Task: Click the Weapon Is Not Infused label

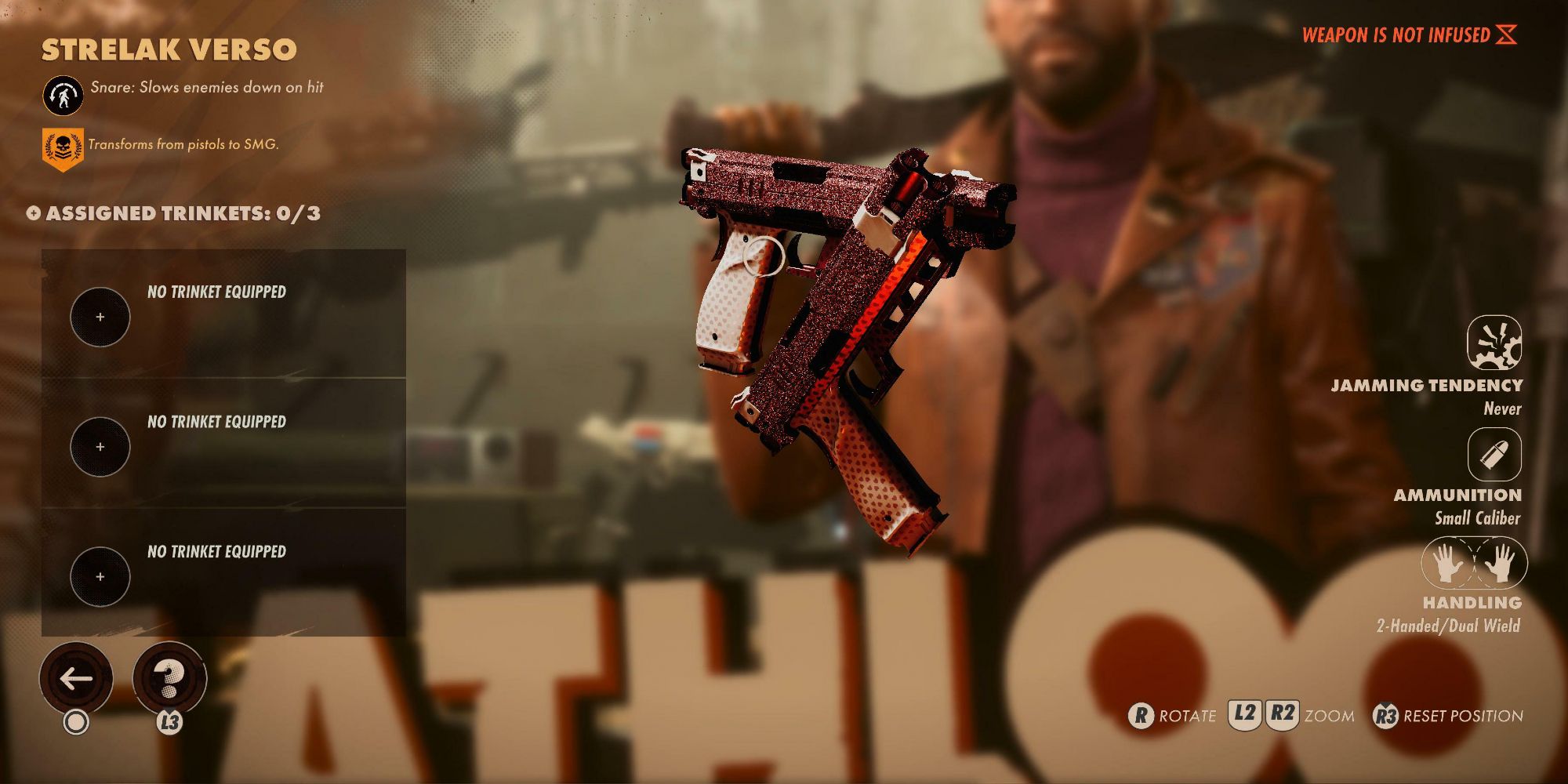Action: (1396, 34)
